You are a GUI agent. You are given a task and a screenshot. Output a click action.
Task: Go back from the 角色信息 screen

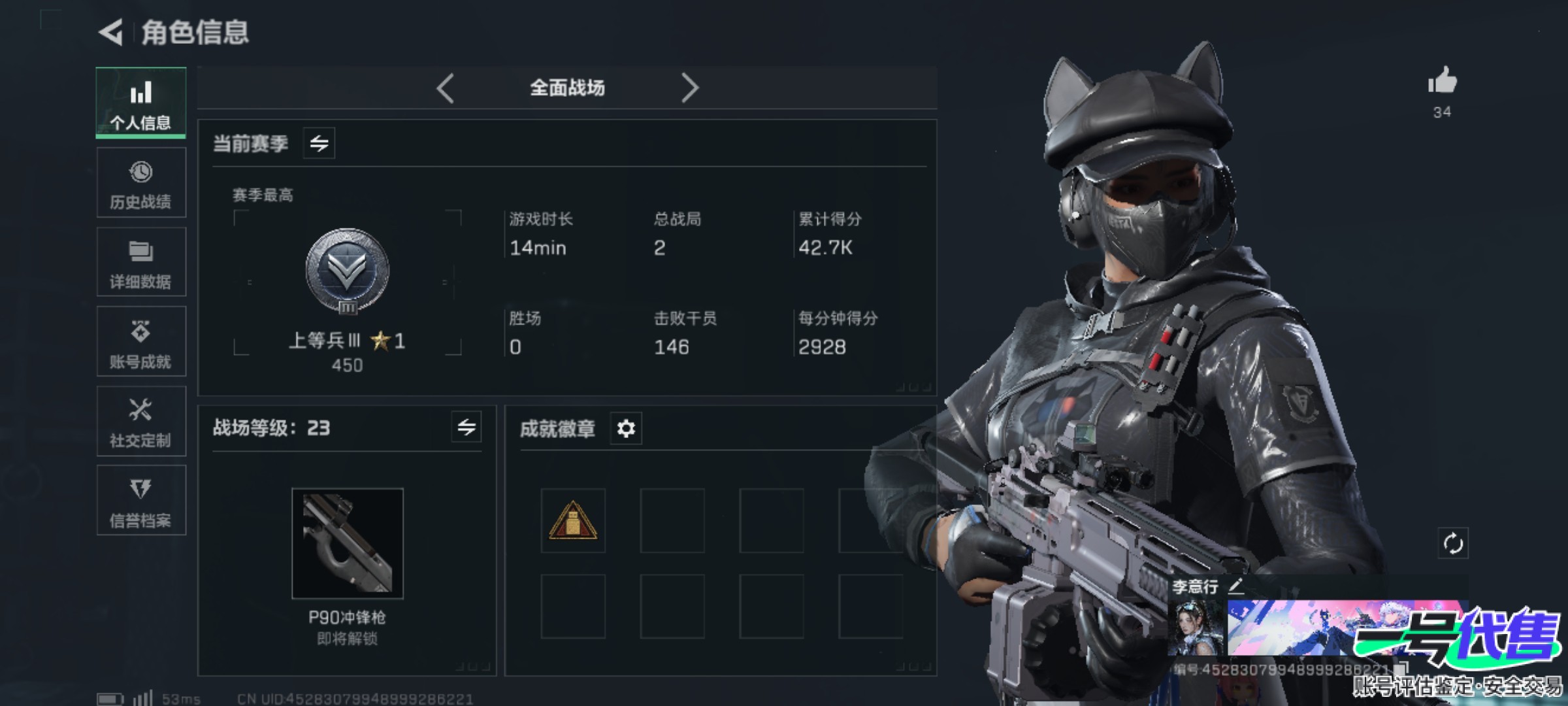pos(111,32)
